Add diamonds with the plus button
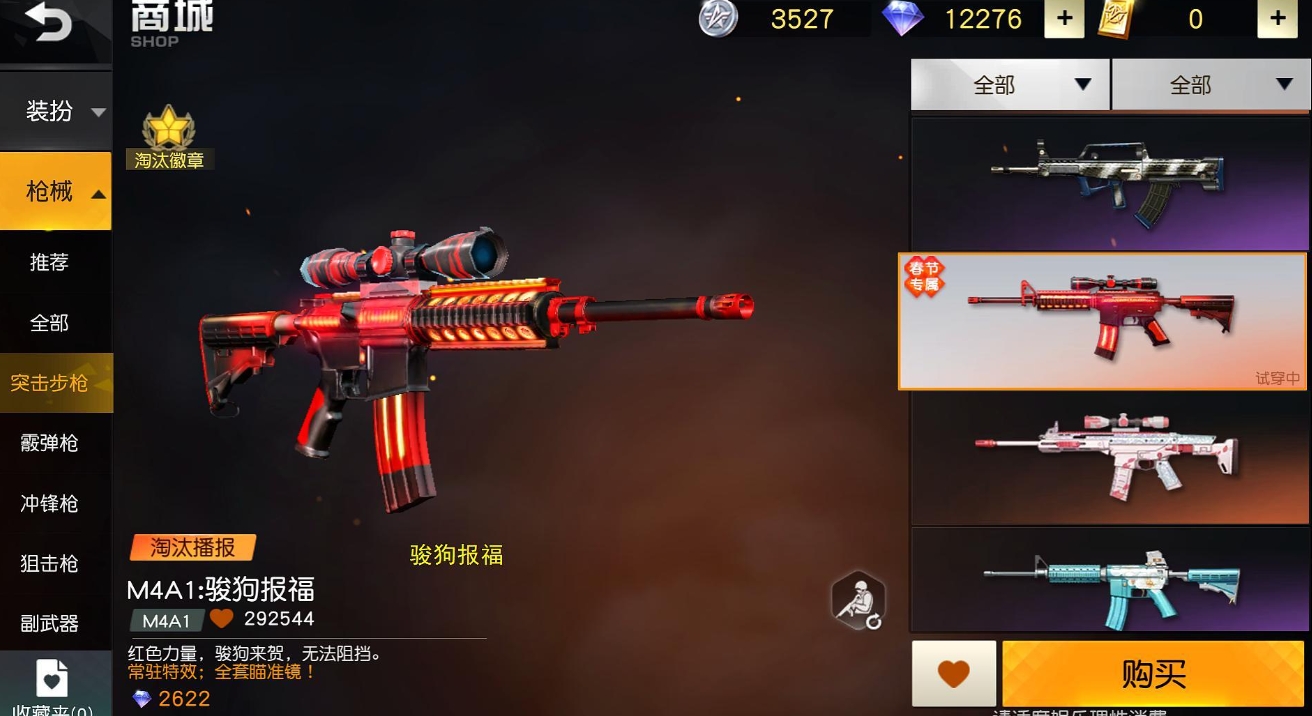The image size is (1312, 716). (1064, 19)
